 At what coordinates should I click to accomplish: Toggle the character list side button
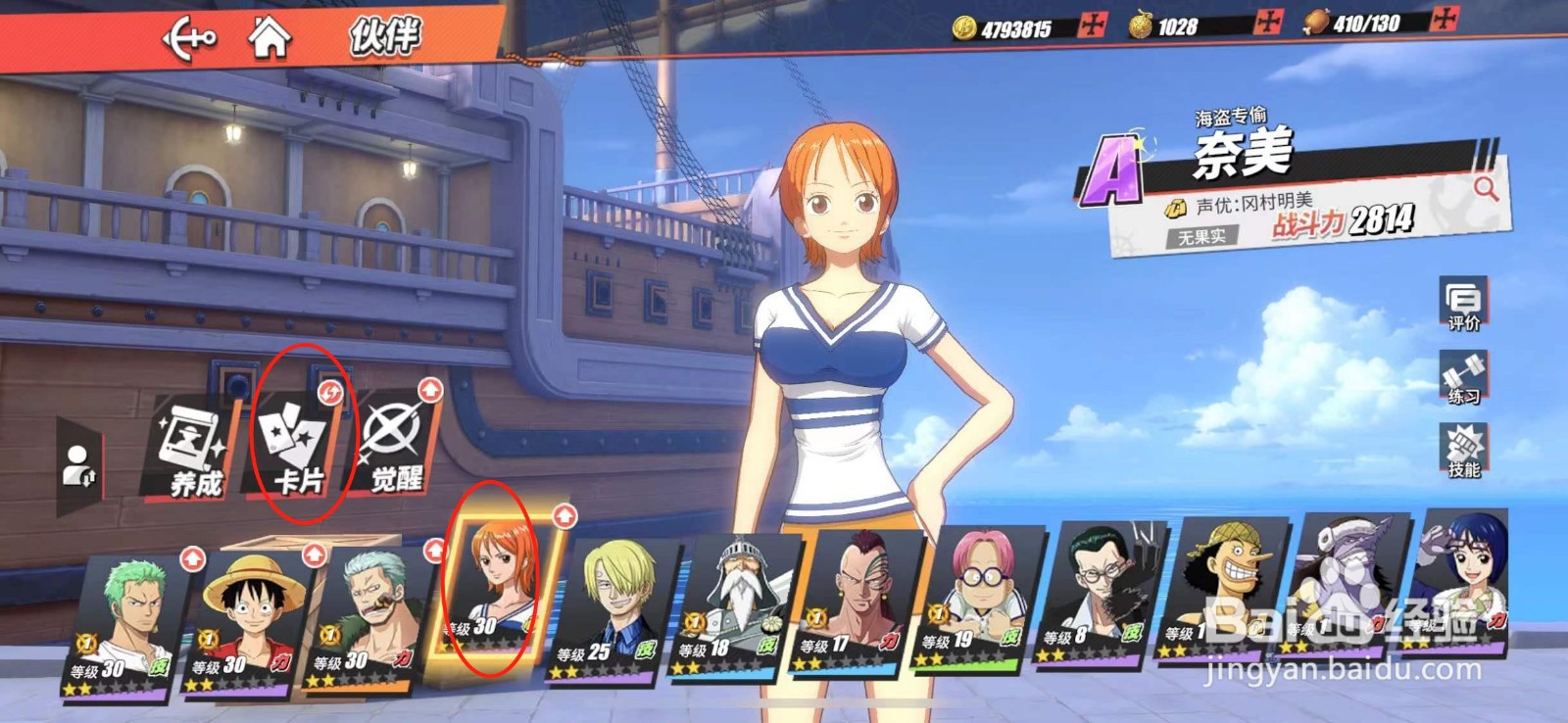[x=77, y=465]
